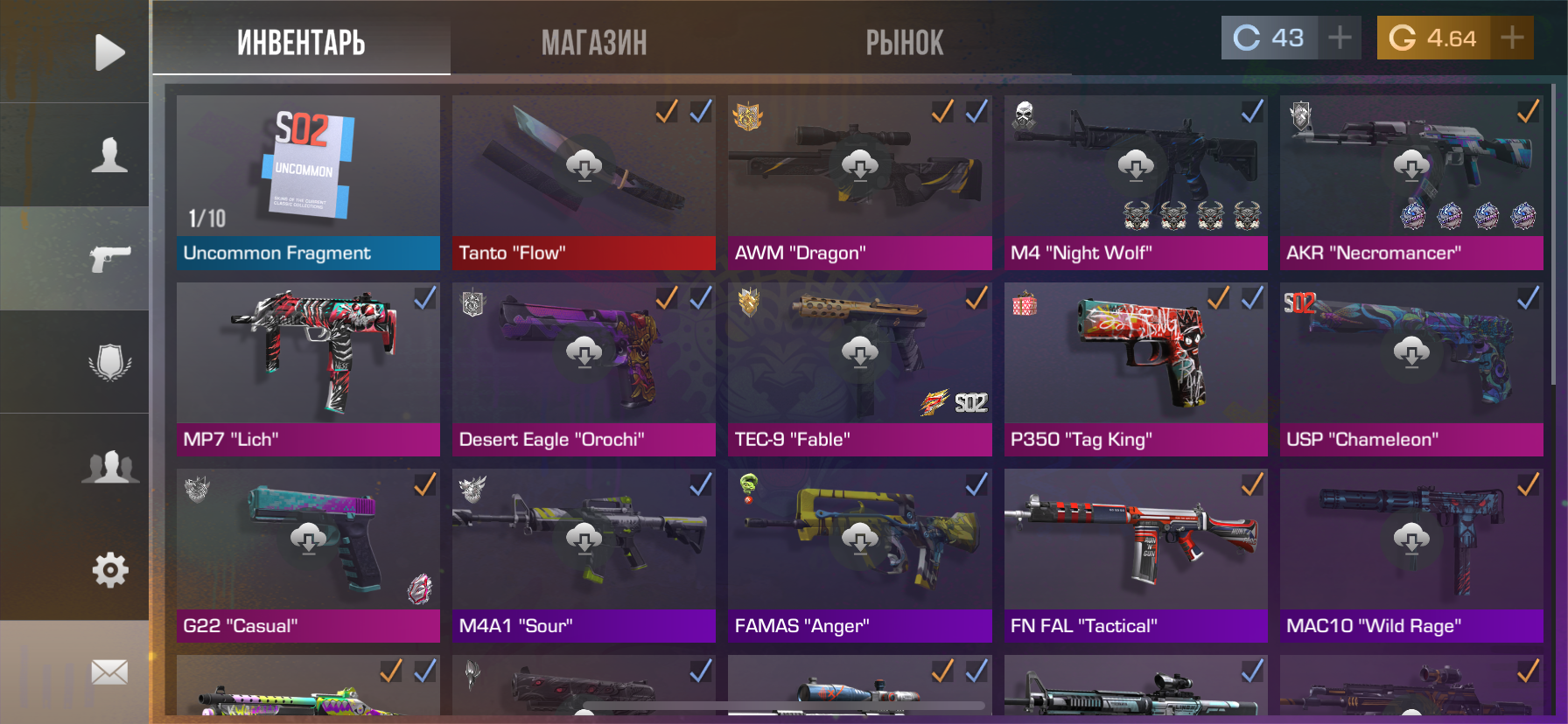The image size is (1568, 724).
Task: Add more silver C currency
Action: (x=1340, y=38)
